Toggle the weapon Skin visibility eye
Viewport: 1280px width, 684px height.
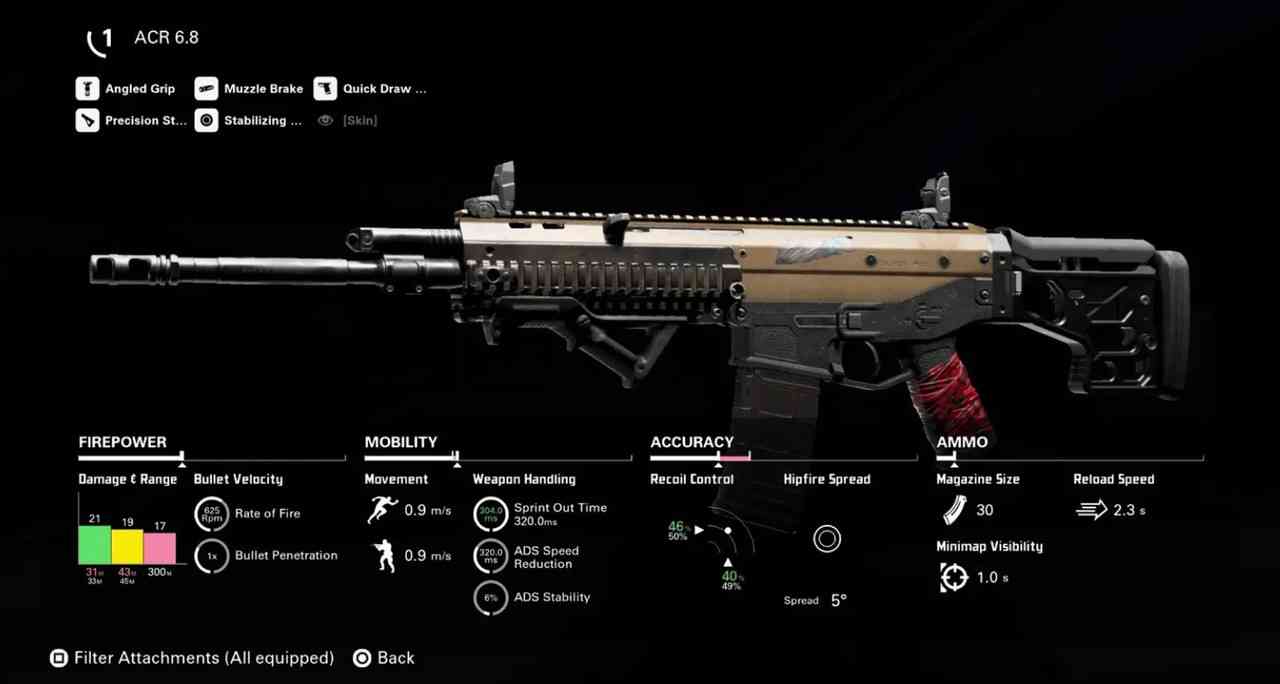pyautogui.click(x=325, y=121)
